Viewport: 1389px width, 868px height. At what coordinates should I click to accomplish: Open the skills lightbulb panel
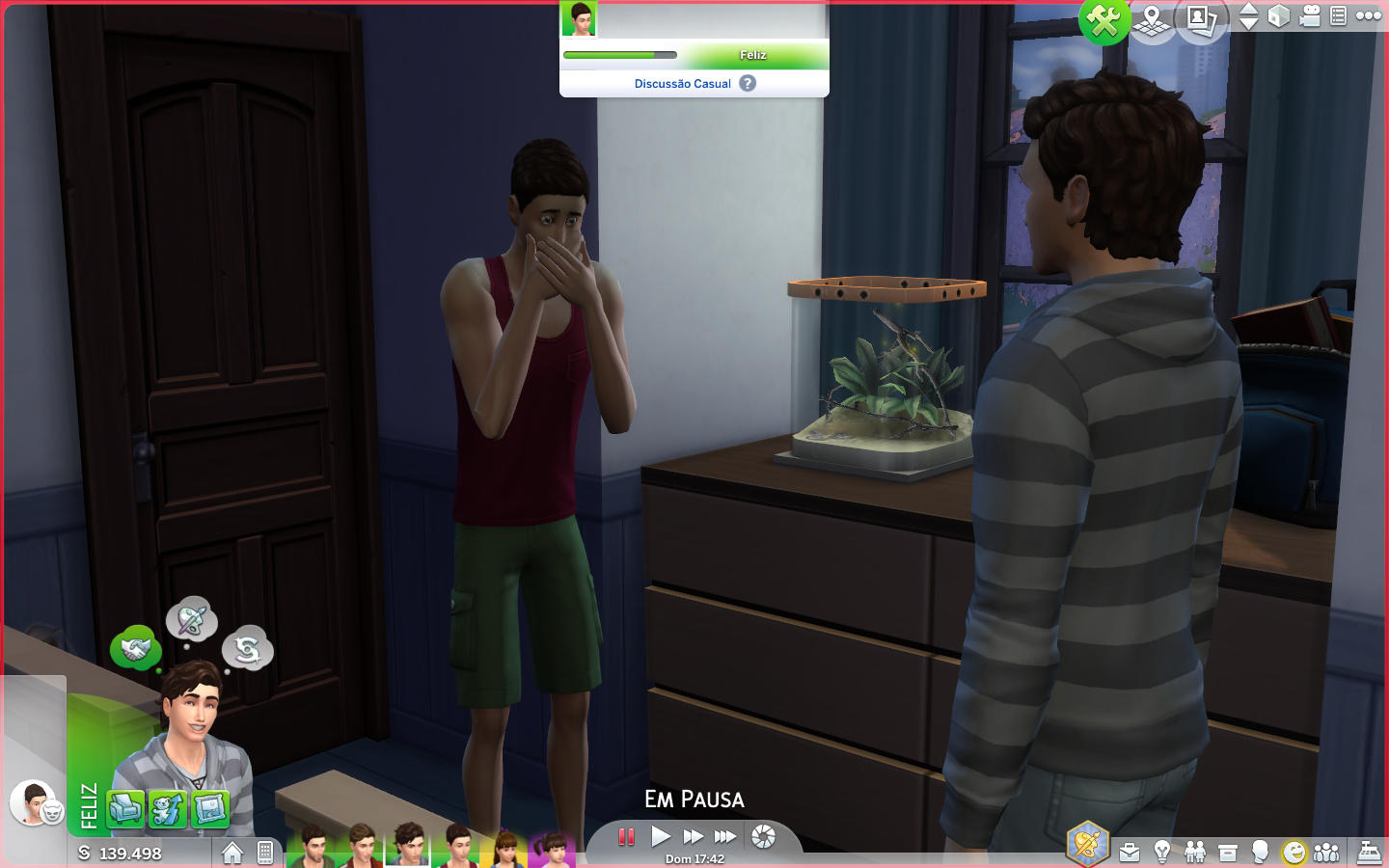(x=1162, y=853)
